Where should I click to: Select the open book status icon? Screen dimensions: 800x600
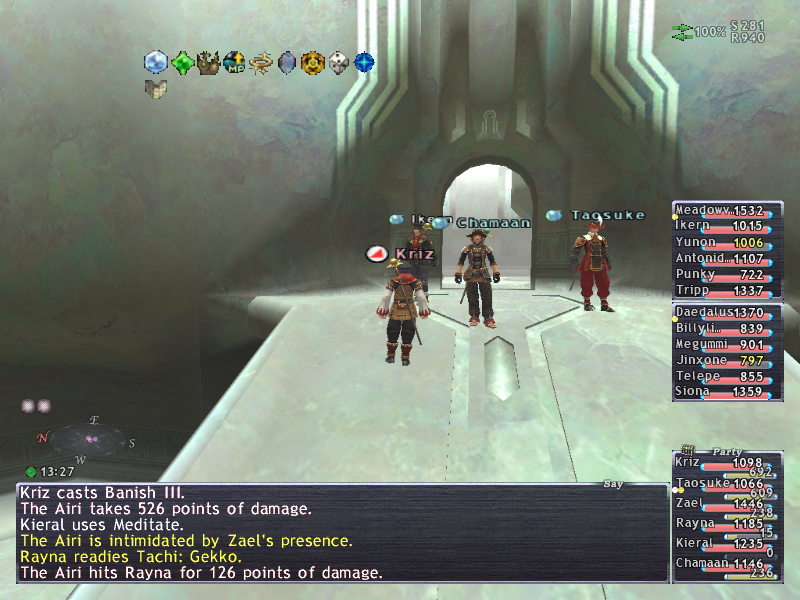coord(155,89)
